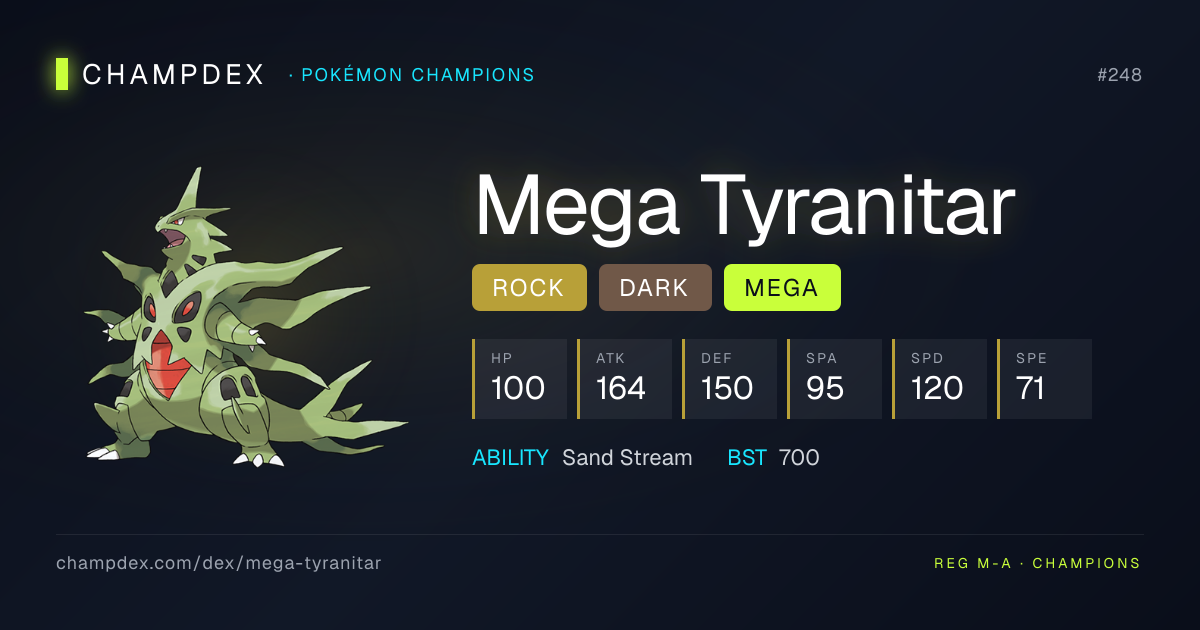Click the green MEGA tag
Screen dimensions: 1200x630
pyautogui.click(x=782, y=288)
